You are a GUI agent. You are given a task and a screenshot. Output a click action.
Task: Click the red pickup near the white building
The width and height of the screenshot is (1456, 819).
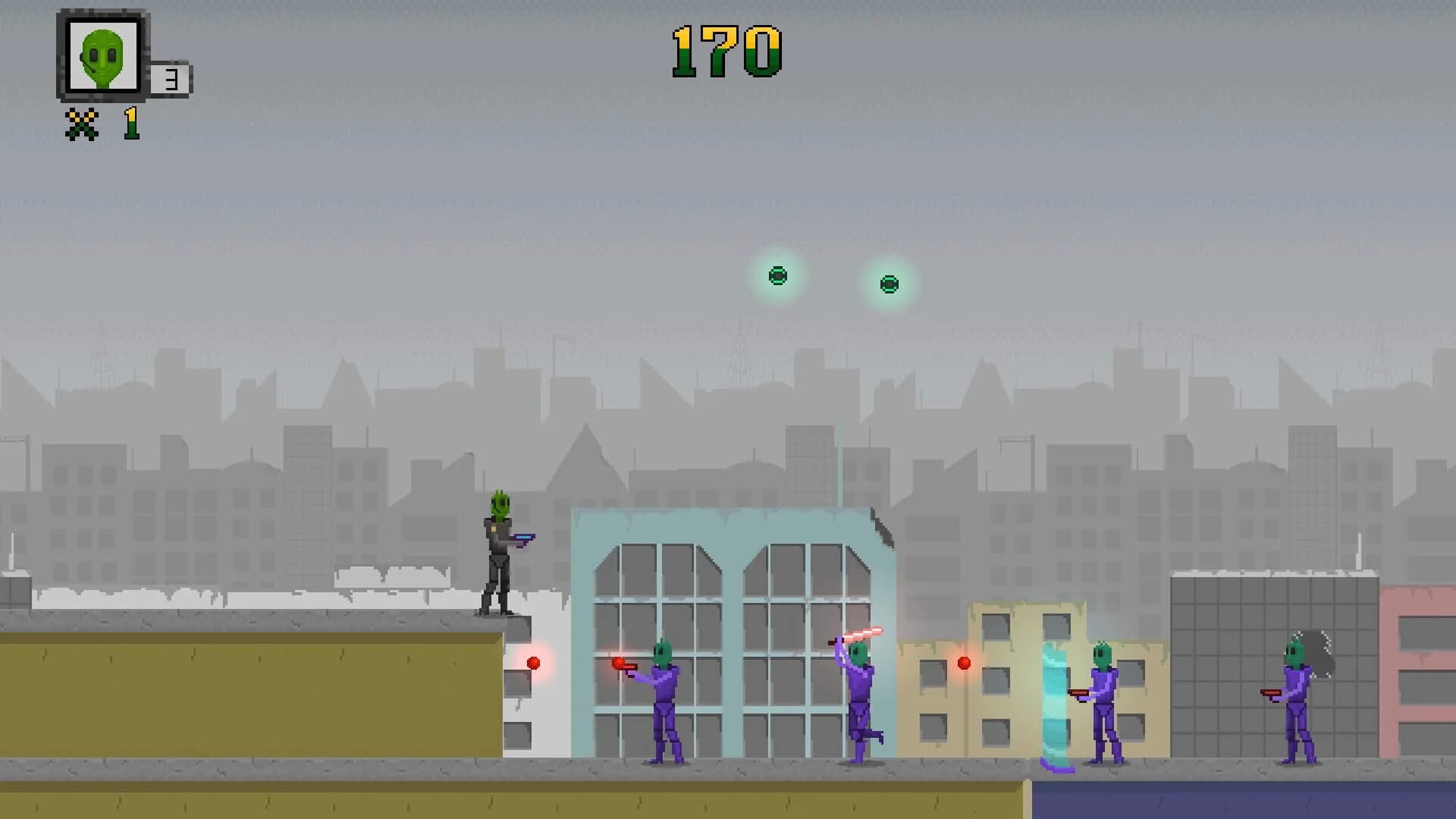click(535, 664)
